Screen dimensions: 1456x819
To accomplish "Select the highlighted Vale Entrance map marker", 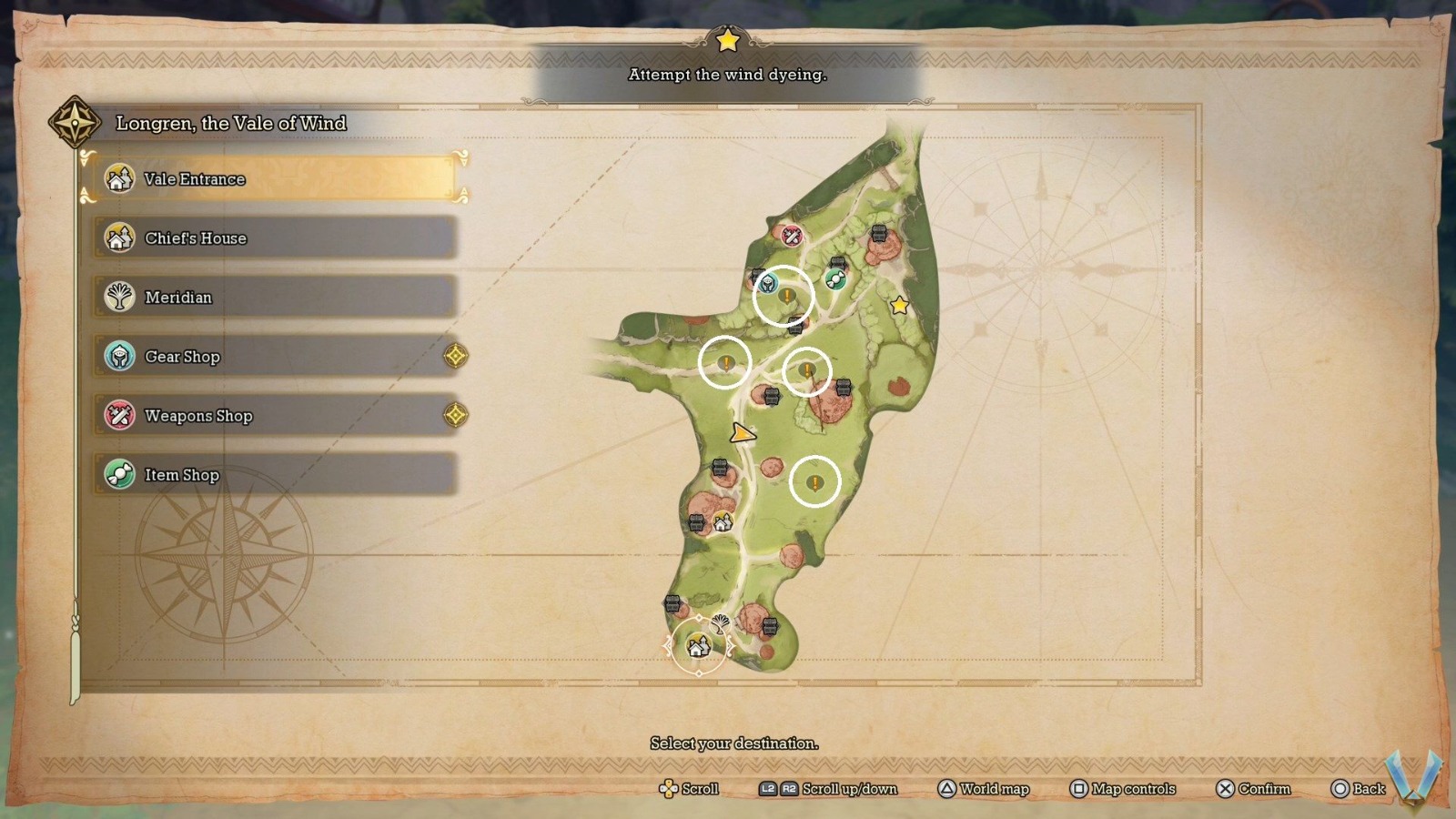I will 698,646.
